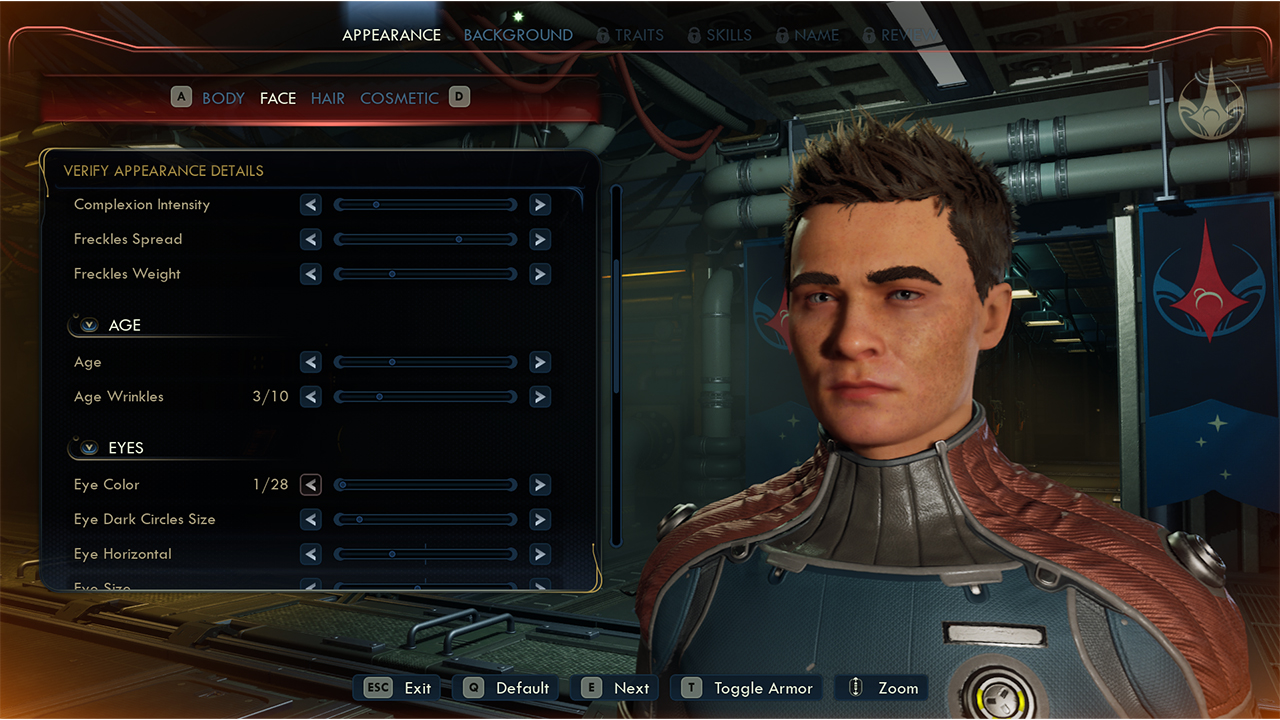Collapse the Eyes section
This screenshot has height=720, width=1280.
click(89, 448)
